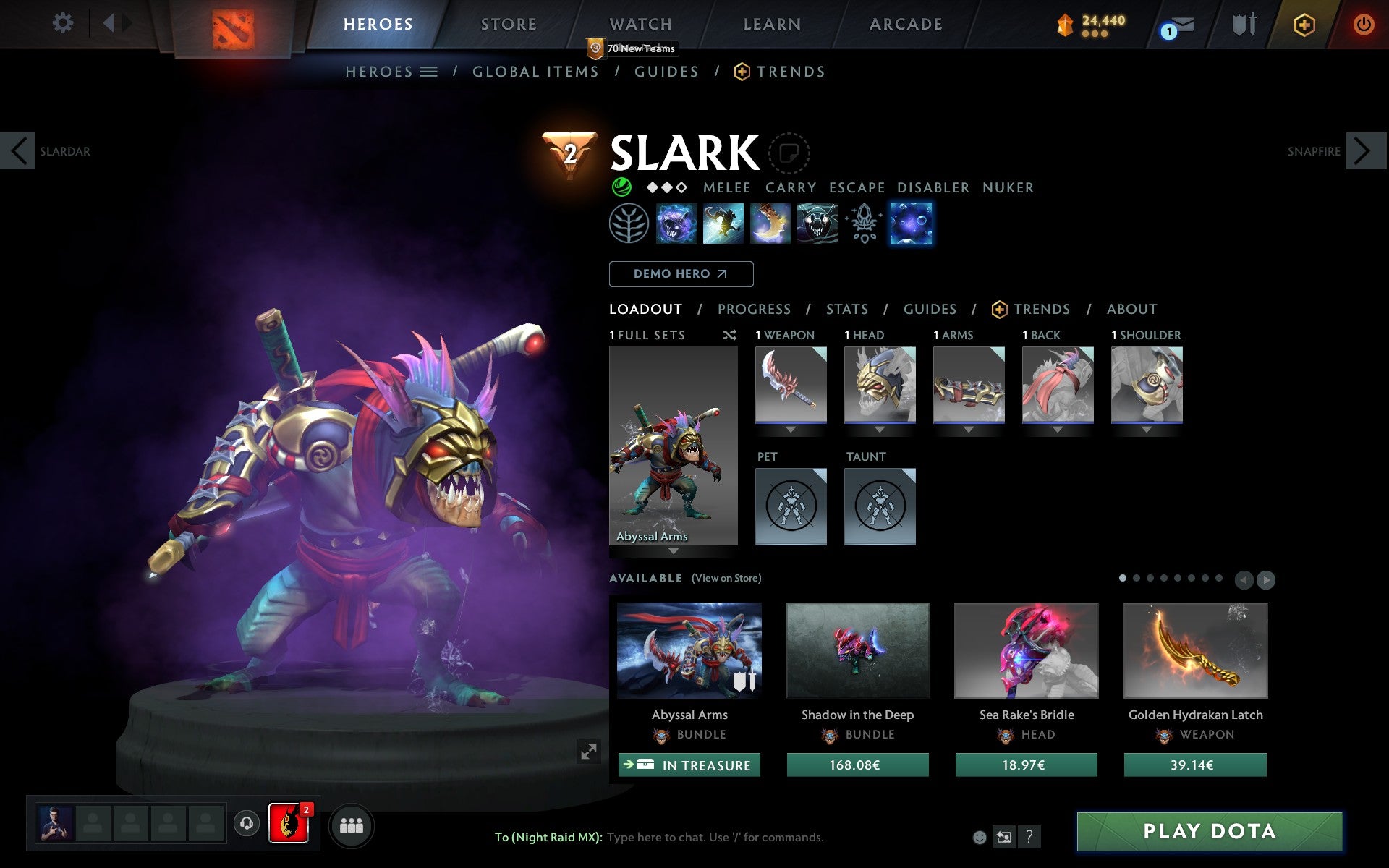Open the armory shield icon

(x=1243, y=24)
